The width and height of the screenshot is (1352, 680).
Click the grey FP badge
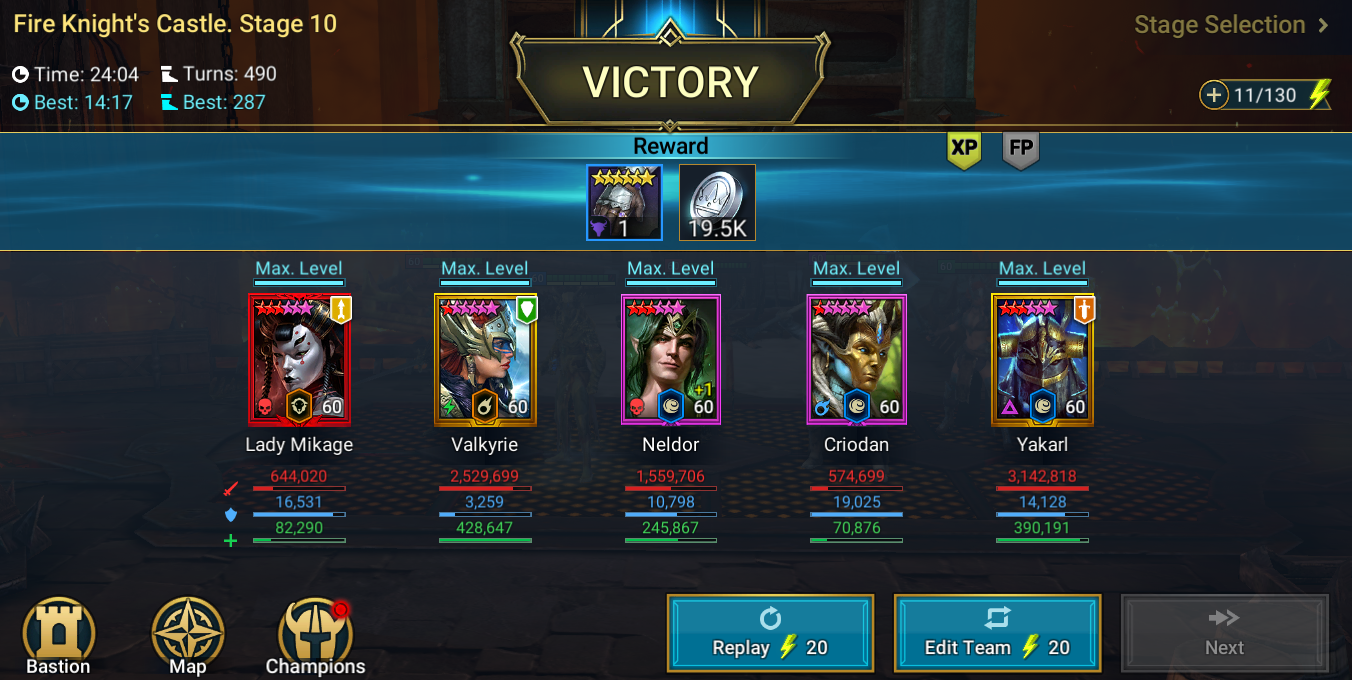(1021, 149)
